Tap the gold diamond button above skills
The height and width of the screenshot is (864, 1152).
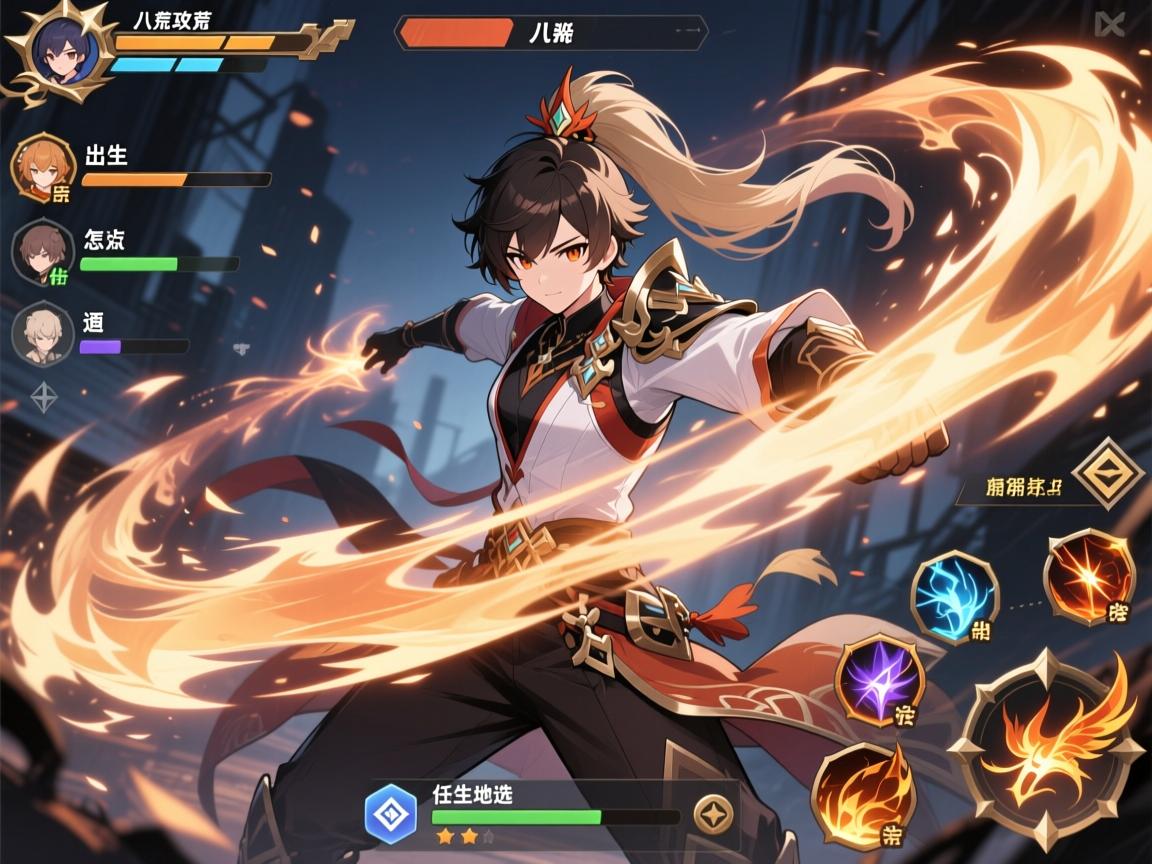[x=1108, y=474]
